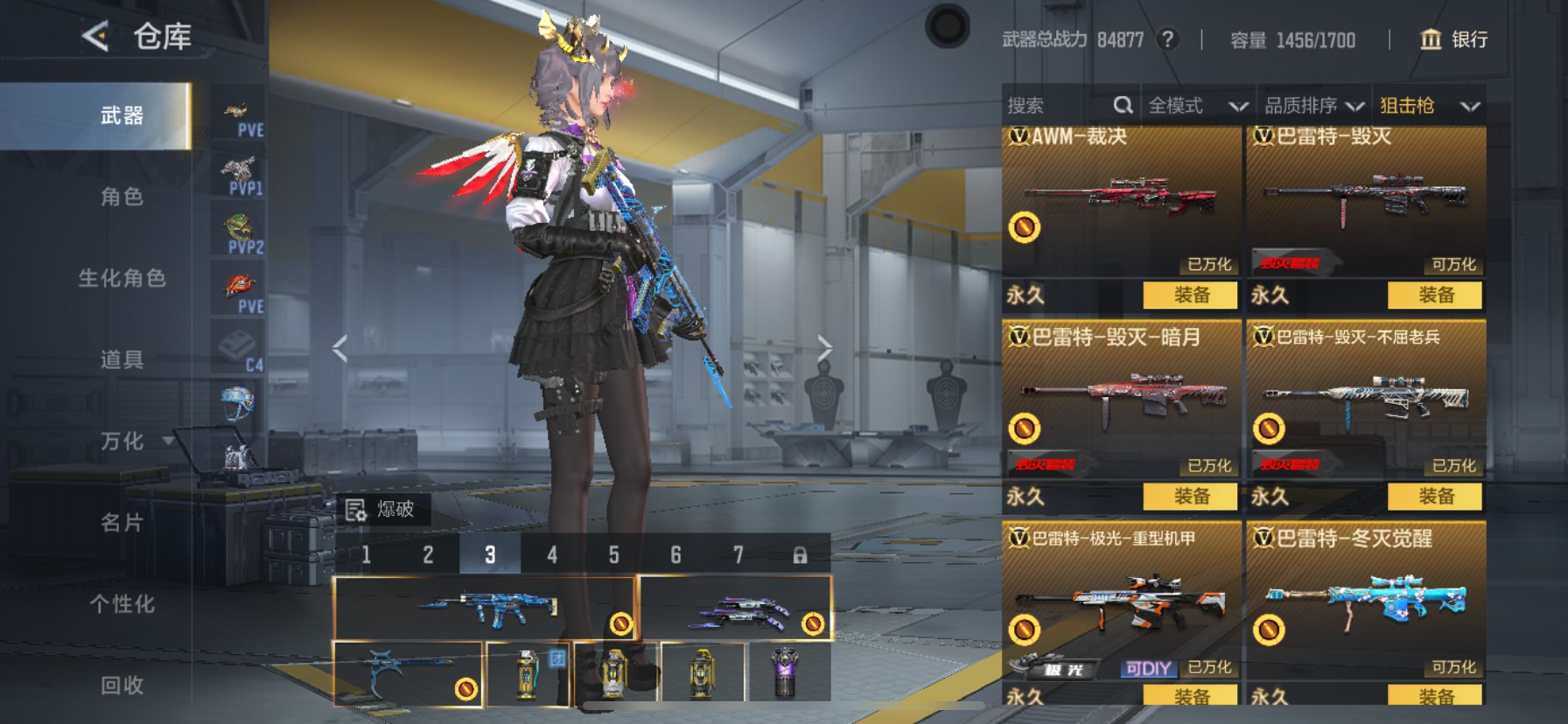The image size is (1568, 724).
Task: Switch to the 角色 character tab
Action: tap(122, 197)
